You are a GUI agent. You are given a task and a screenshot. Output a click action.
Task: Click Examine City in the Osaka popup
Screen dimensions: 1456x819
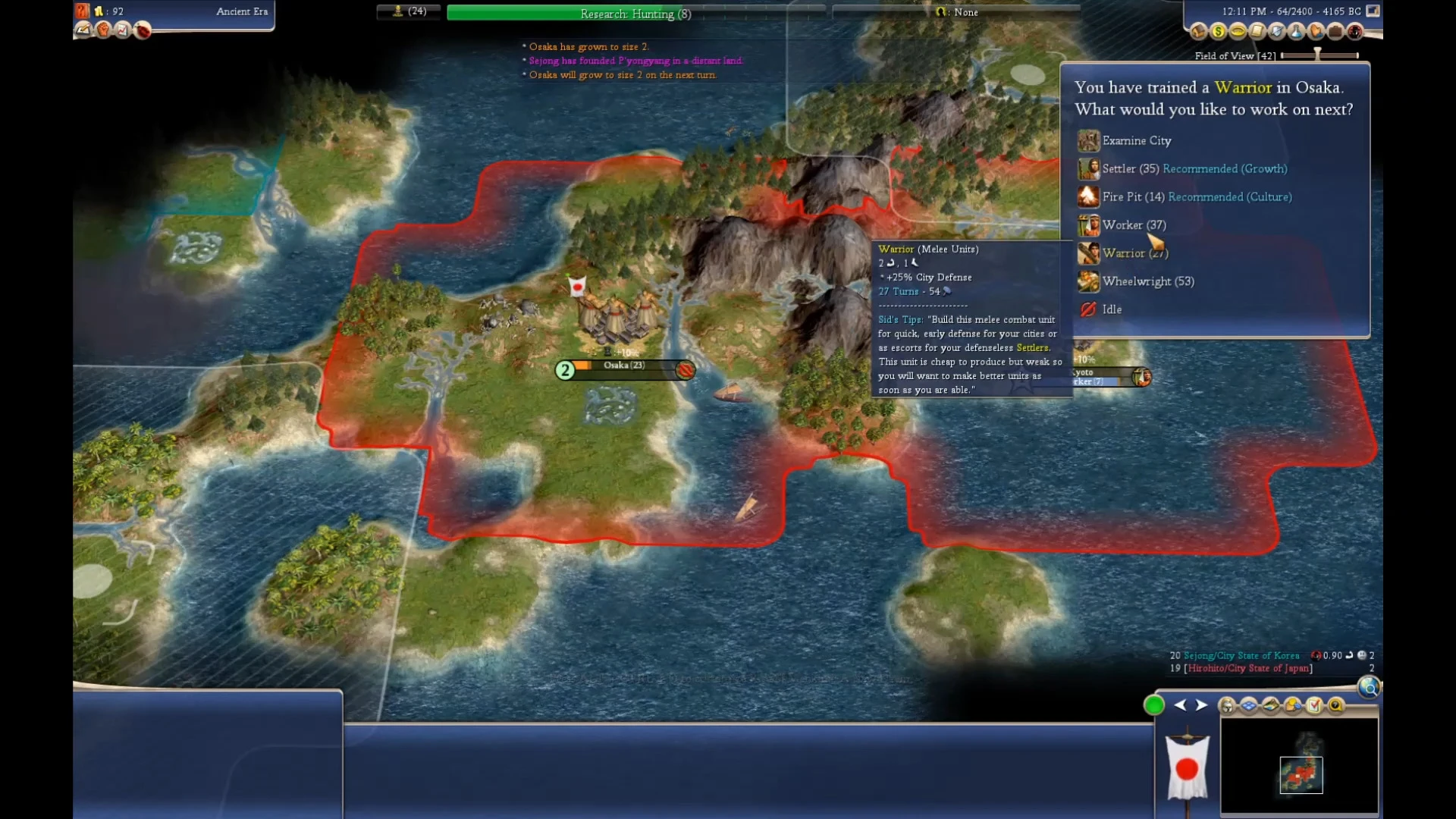click(1137, 140)
